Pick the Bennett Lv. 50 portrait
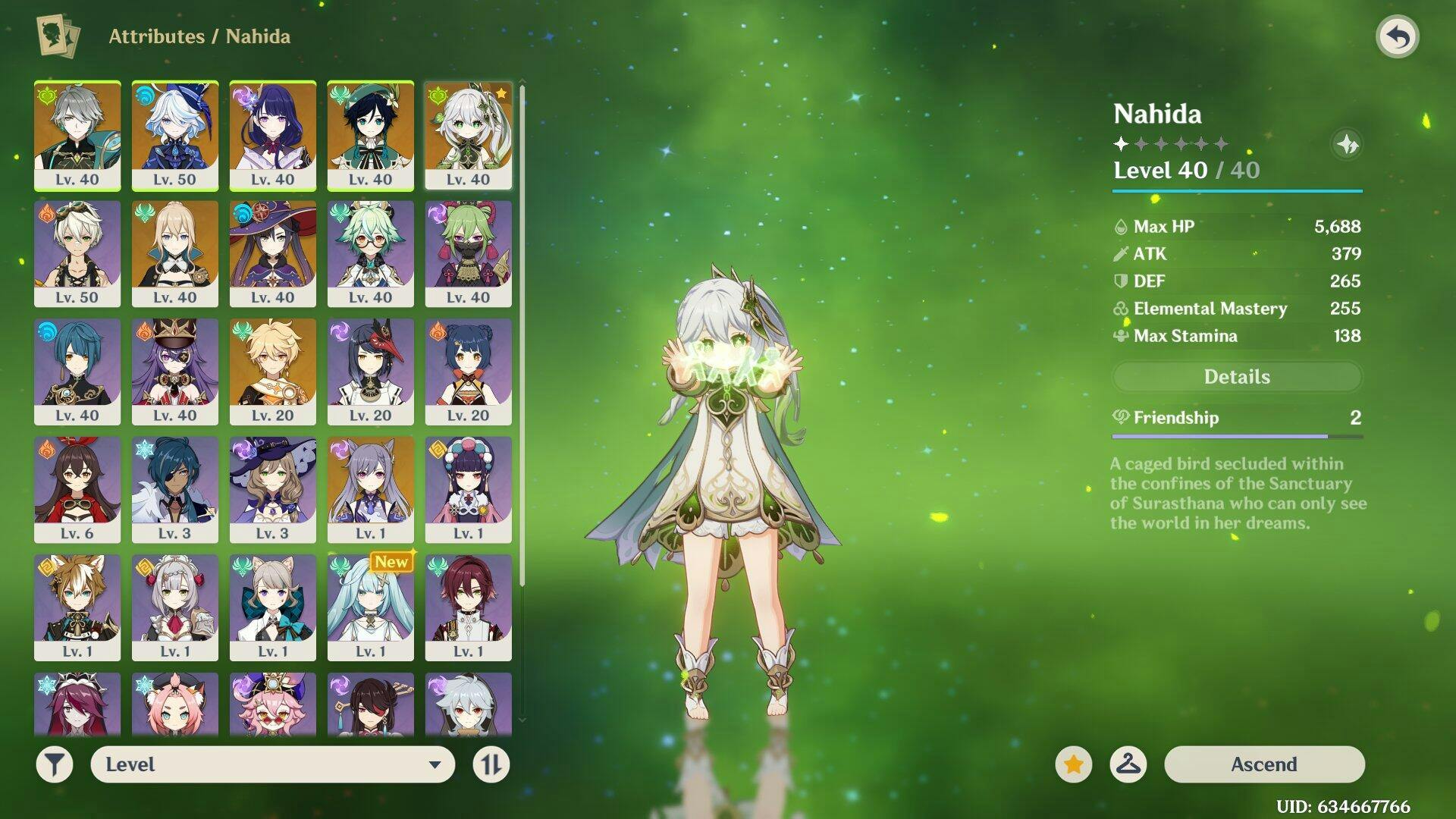Screen dimensions: 1456x819 [77, 253]
